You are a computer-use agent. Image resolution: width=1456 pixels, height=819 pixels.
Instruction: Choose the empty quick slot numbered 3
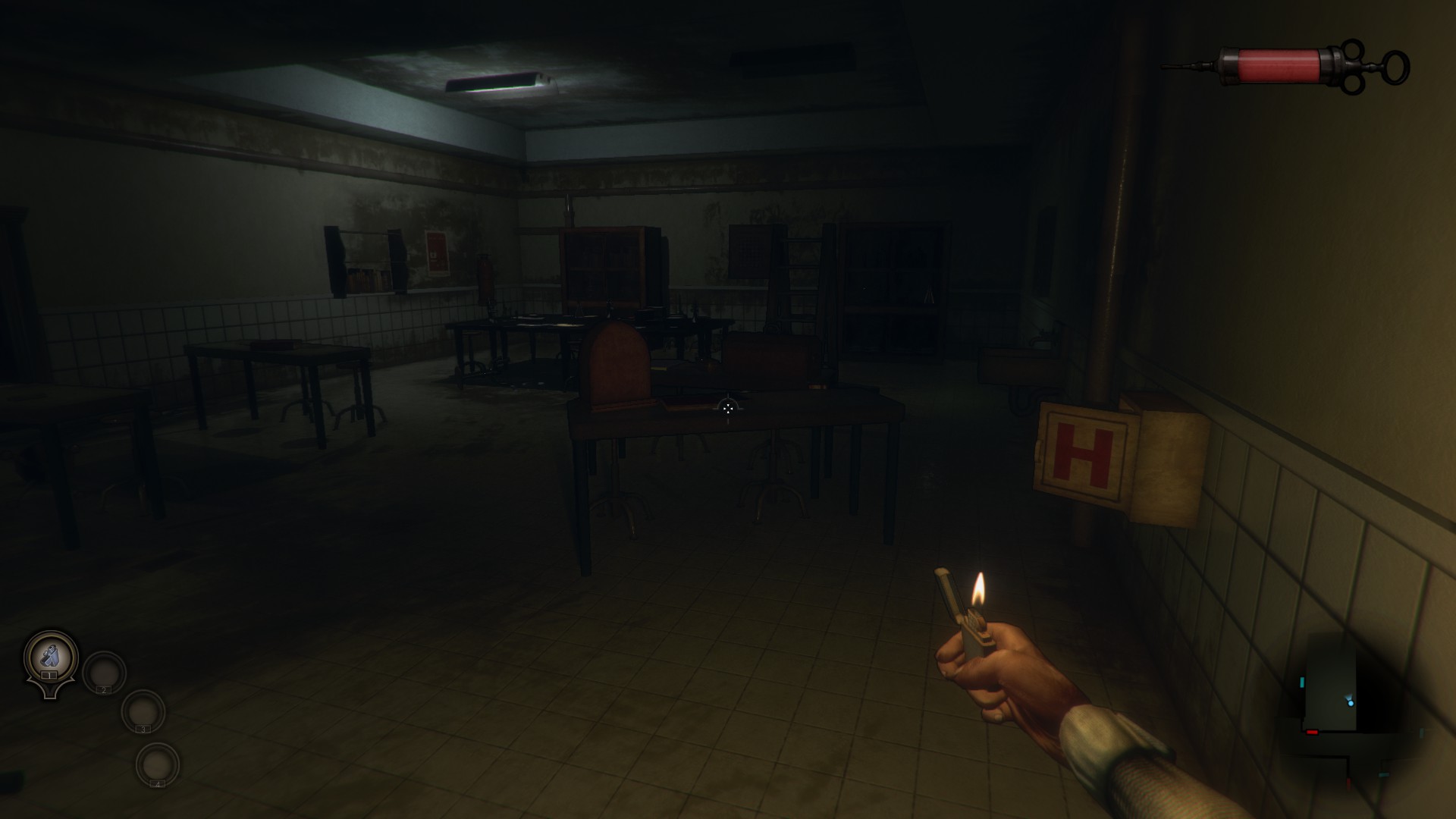[143, 711]
